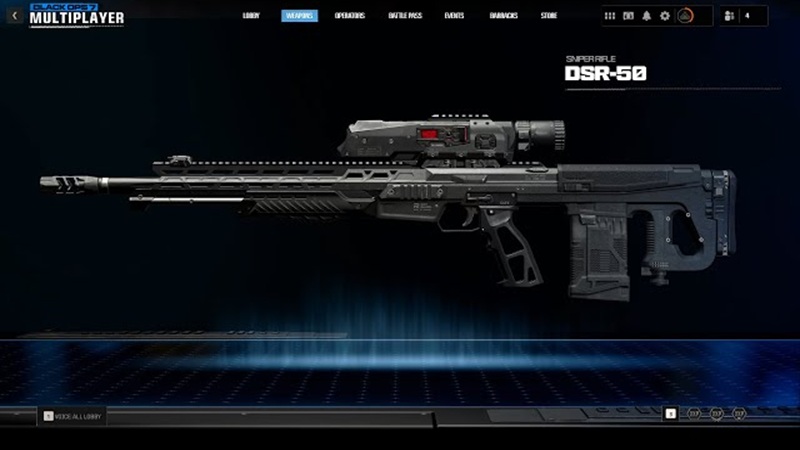This screenshot has width=800, height=450.
Task: Show the Battle Pass tab
Action: (x=405, y=16)
